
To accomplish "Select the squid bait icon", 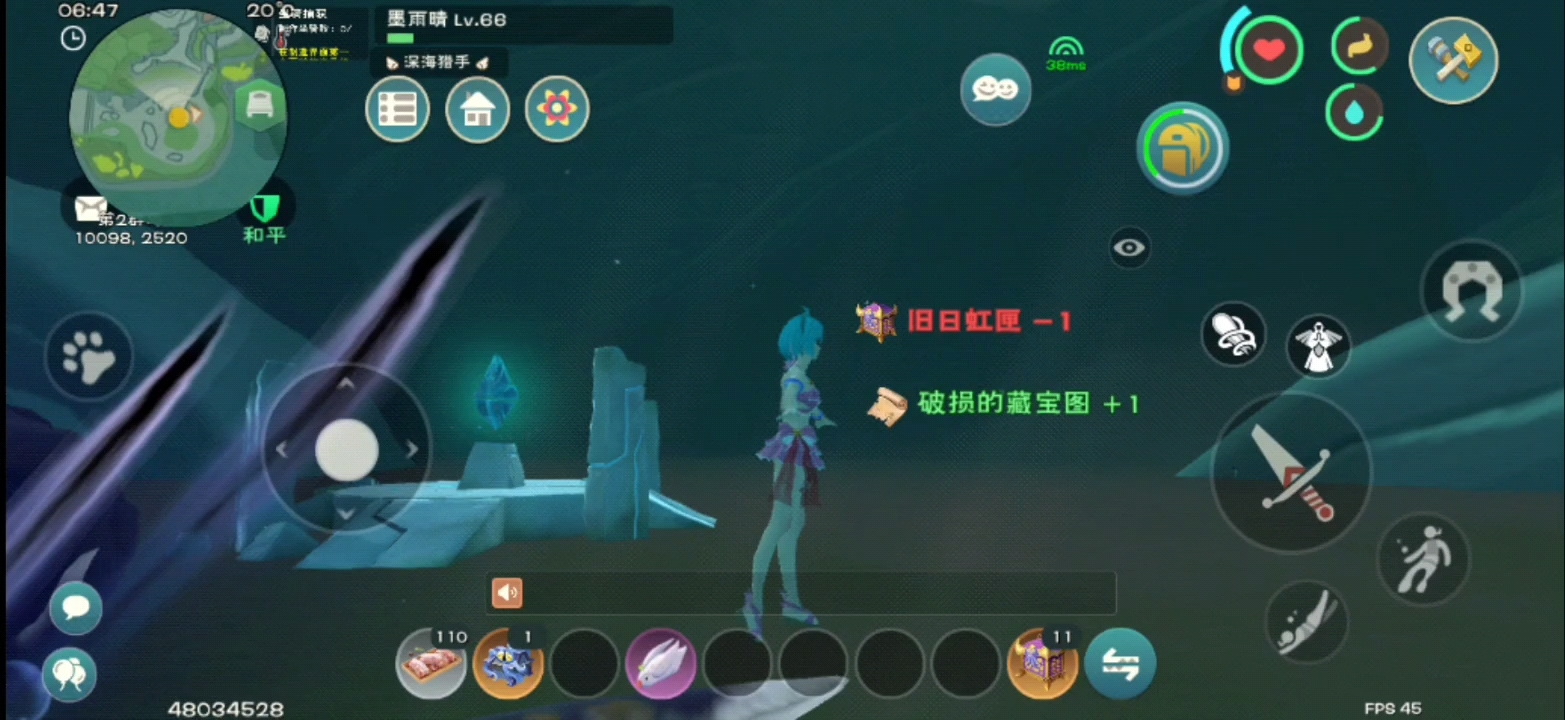I will point(508,663).
